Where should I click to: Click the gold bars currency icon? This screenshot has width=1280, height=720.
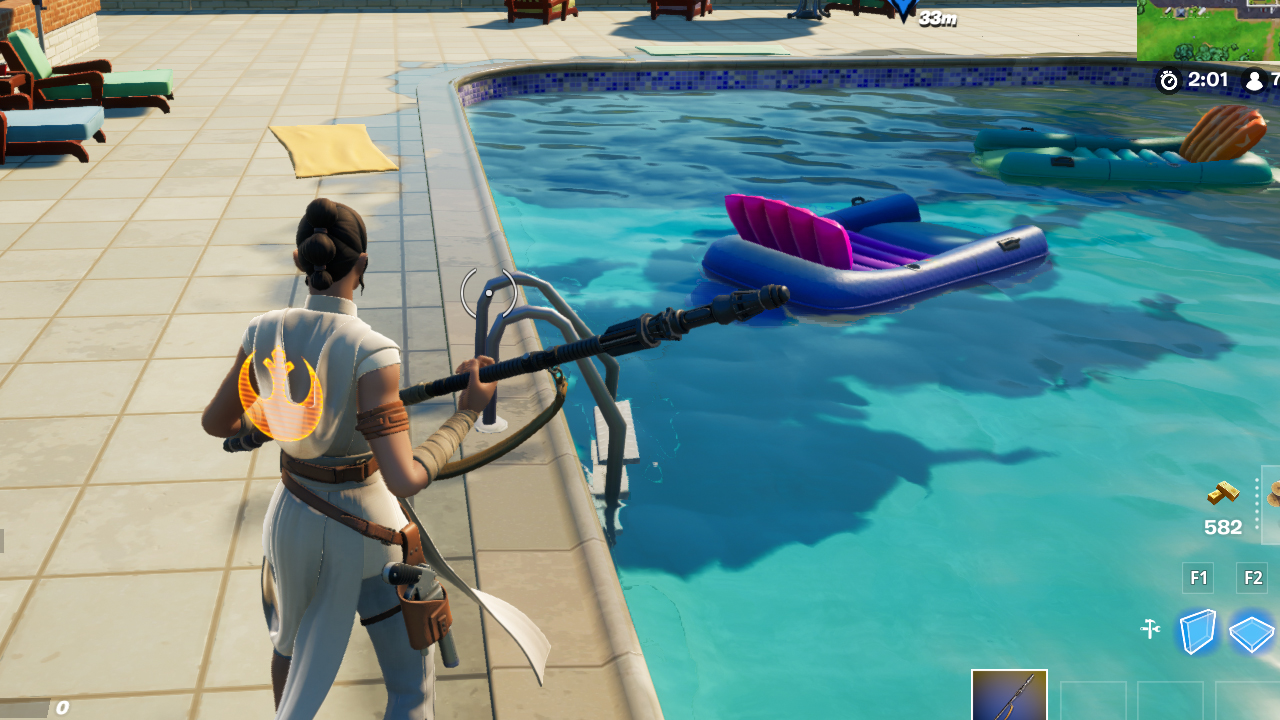click(1223, 493)
